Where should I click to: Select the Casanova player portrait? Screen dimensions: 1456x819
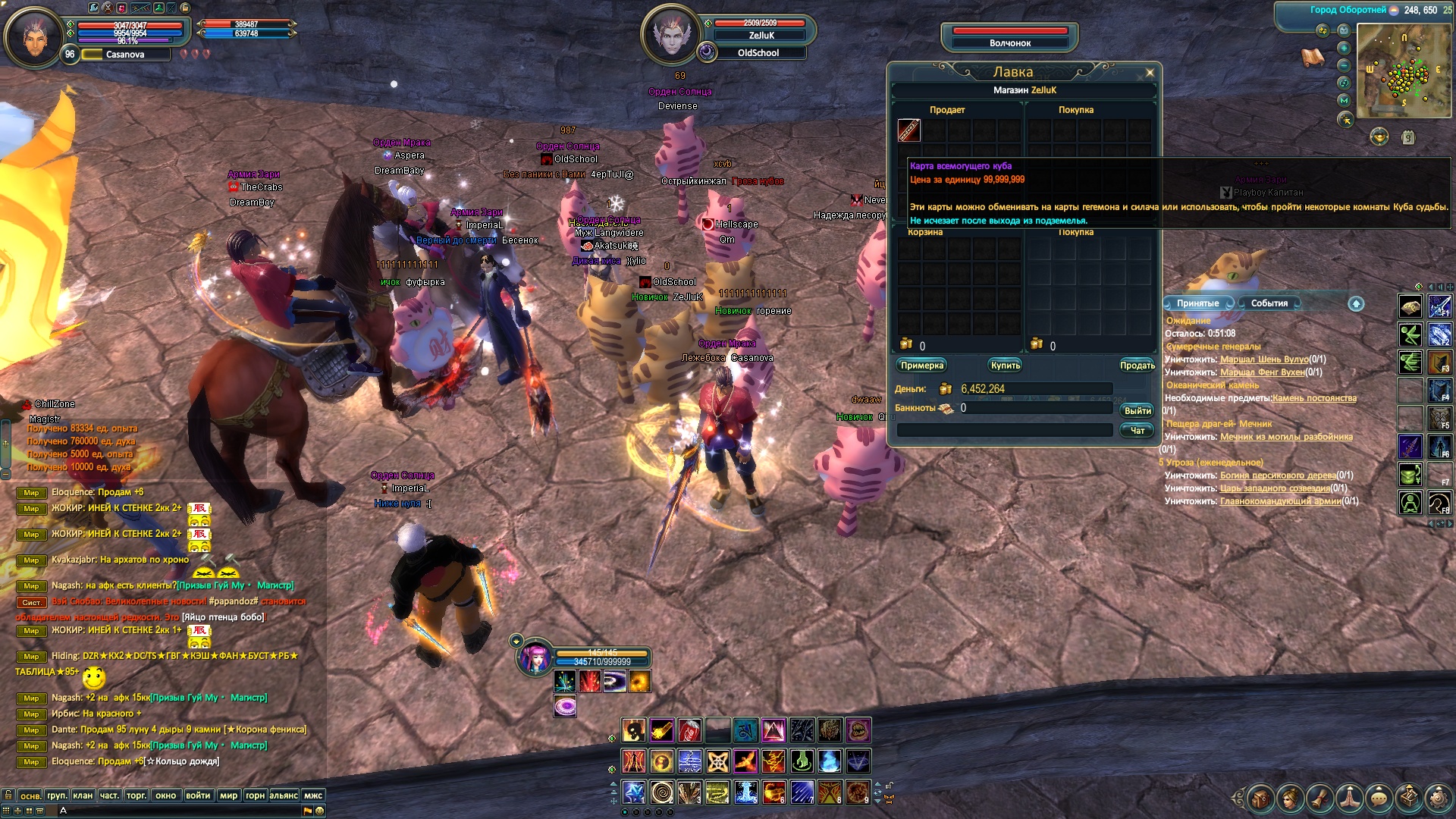[x=33, y=36]
